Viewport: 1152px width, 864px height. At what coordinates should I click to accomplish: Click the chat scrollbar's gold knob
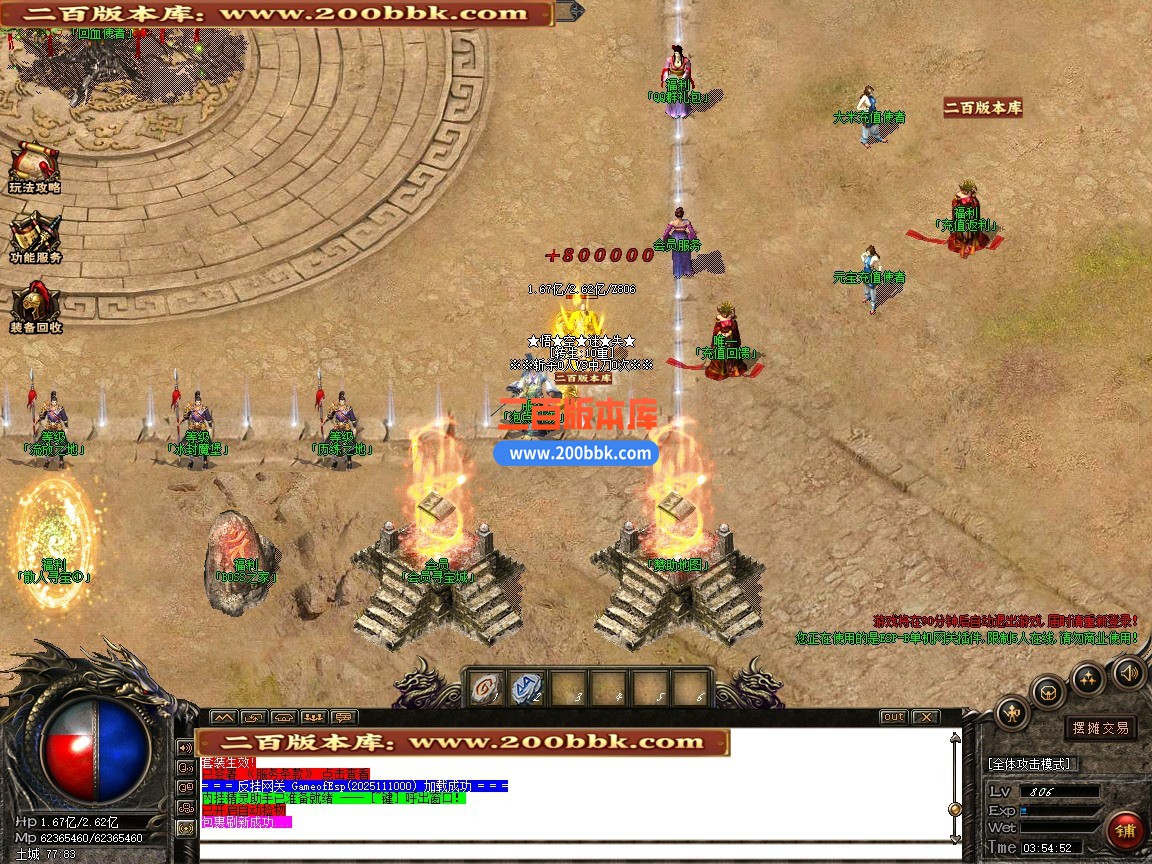[955, 809]
